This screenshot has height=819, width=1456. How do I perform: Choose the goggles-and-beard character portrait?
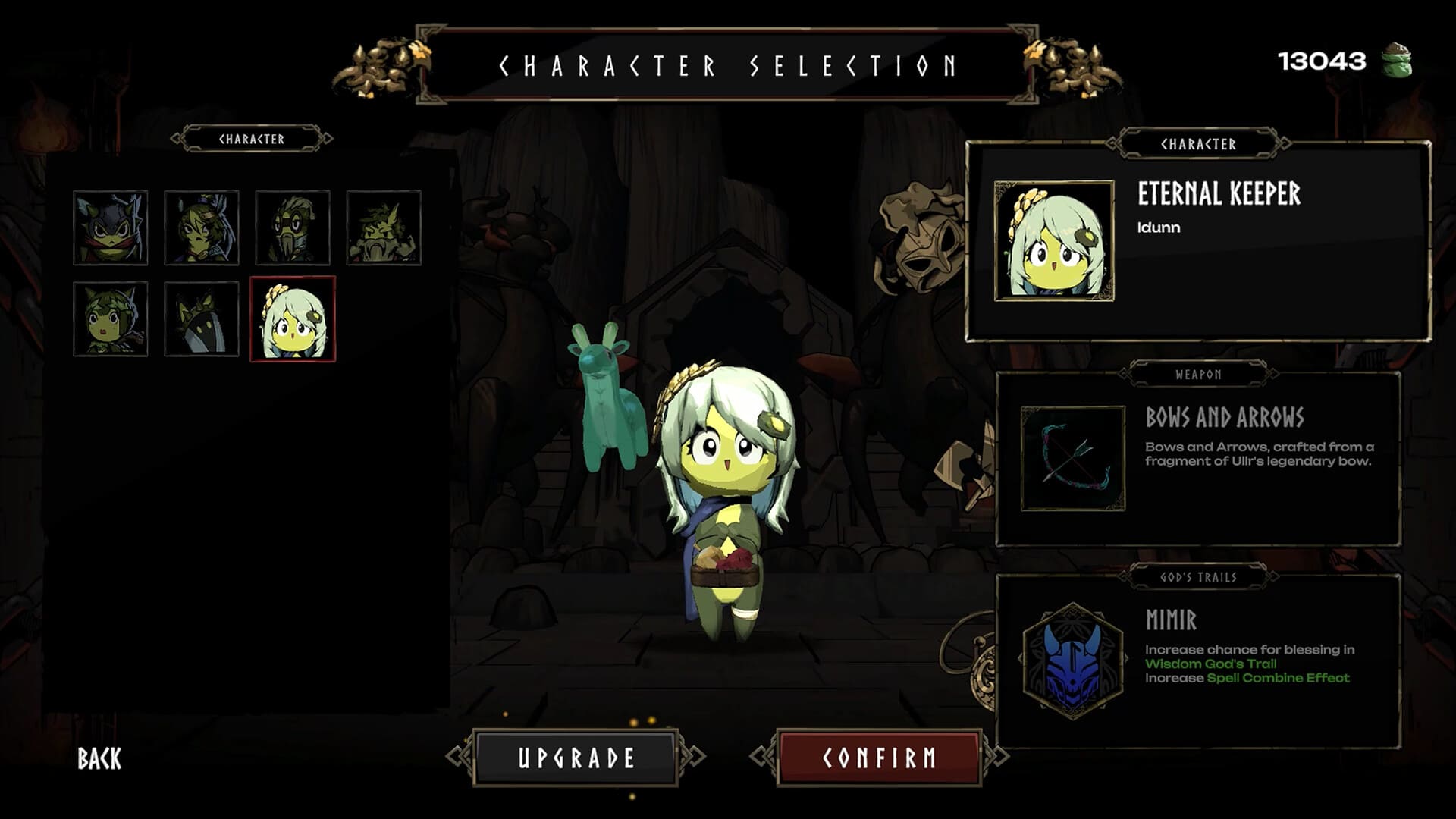point(293,227)
